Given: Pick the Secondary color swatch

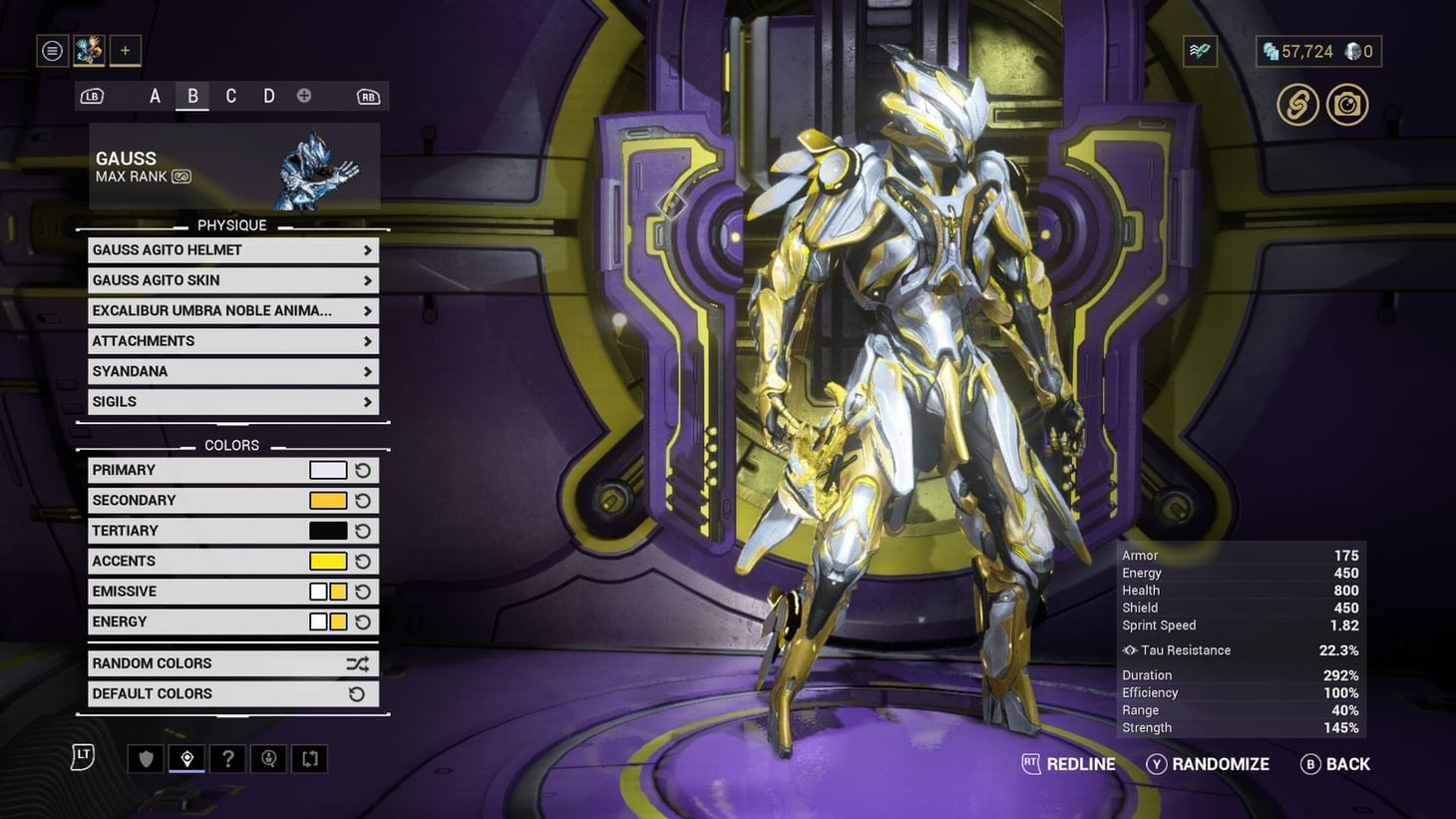Looking at the screenshot, I should click(328, 500).
